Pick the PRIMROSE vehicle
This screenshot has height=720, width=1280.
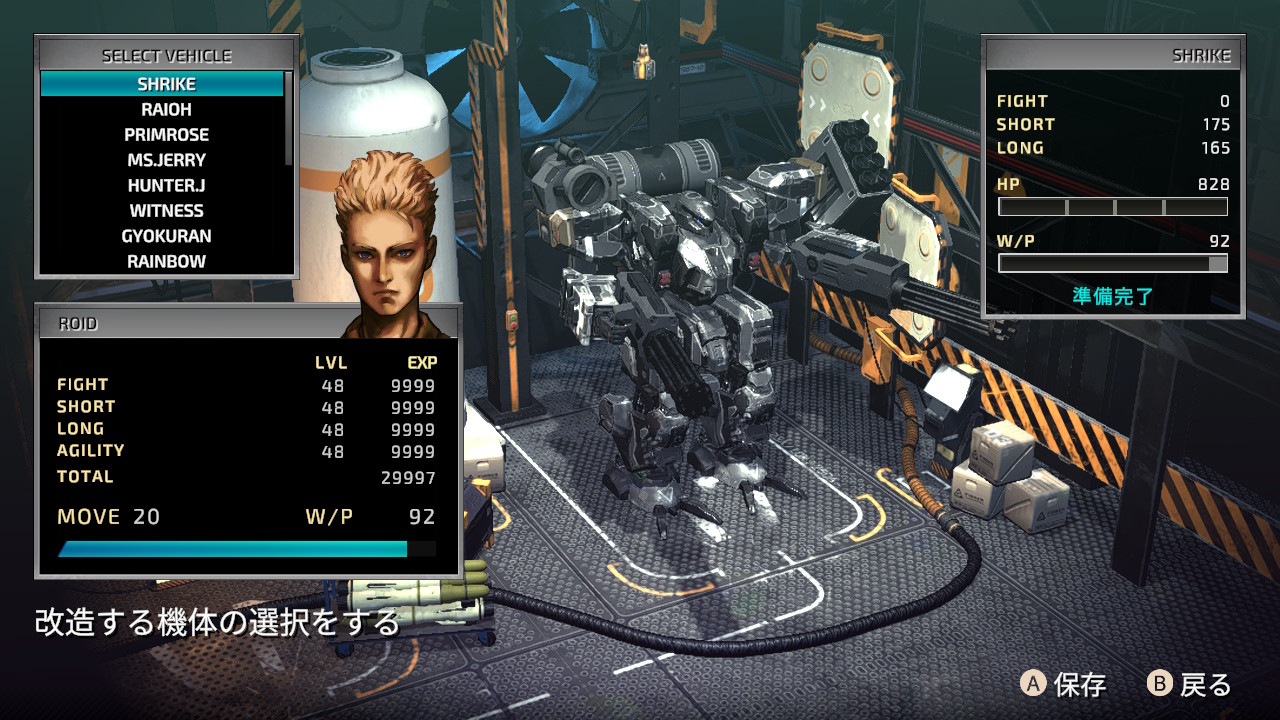point(166,135)
